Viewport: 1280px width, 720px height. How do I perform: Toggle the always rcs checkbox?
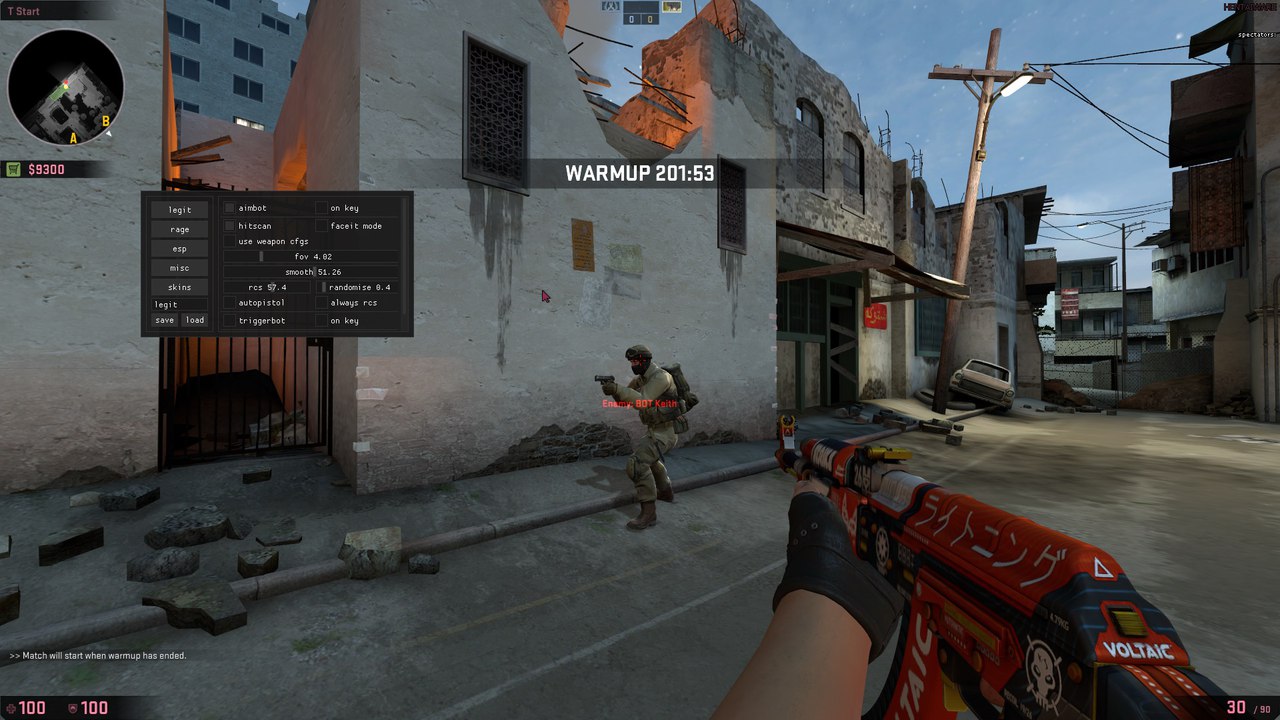click(322, 303)
